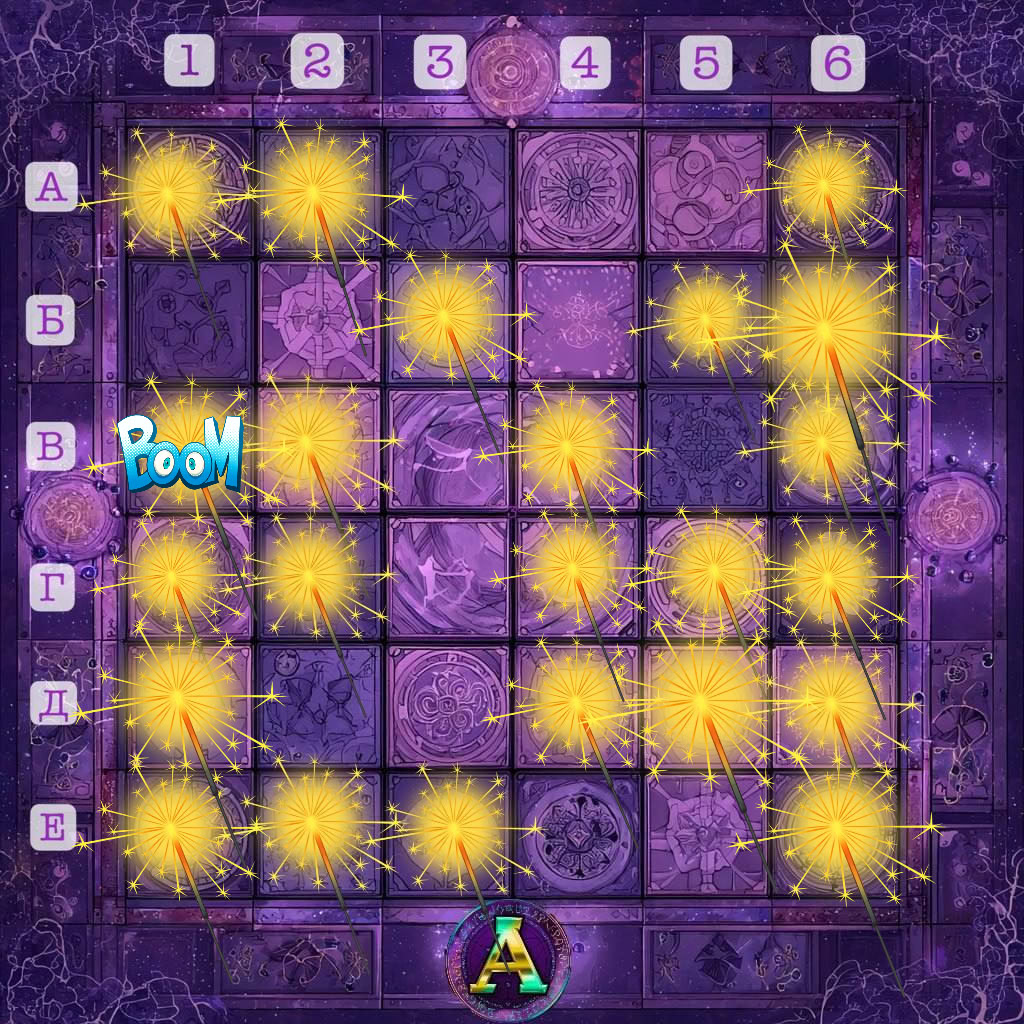
Task: Select the tile at row Д column 3
Action: [448, 705]
